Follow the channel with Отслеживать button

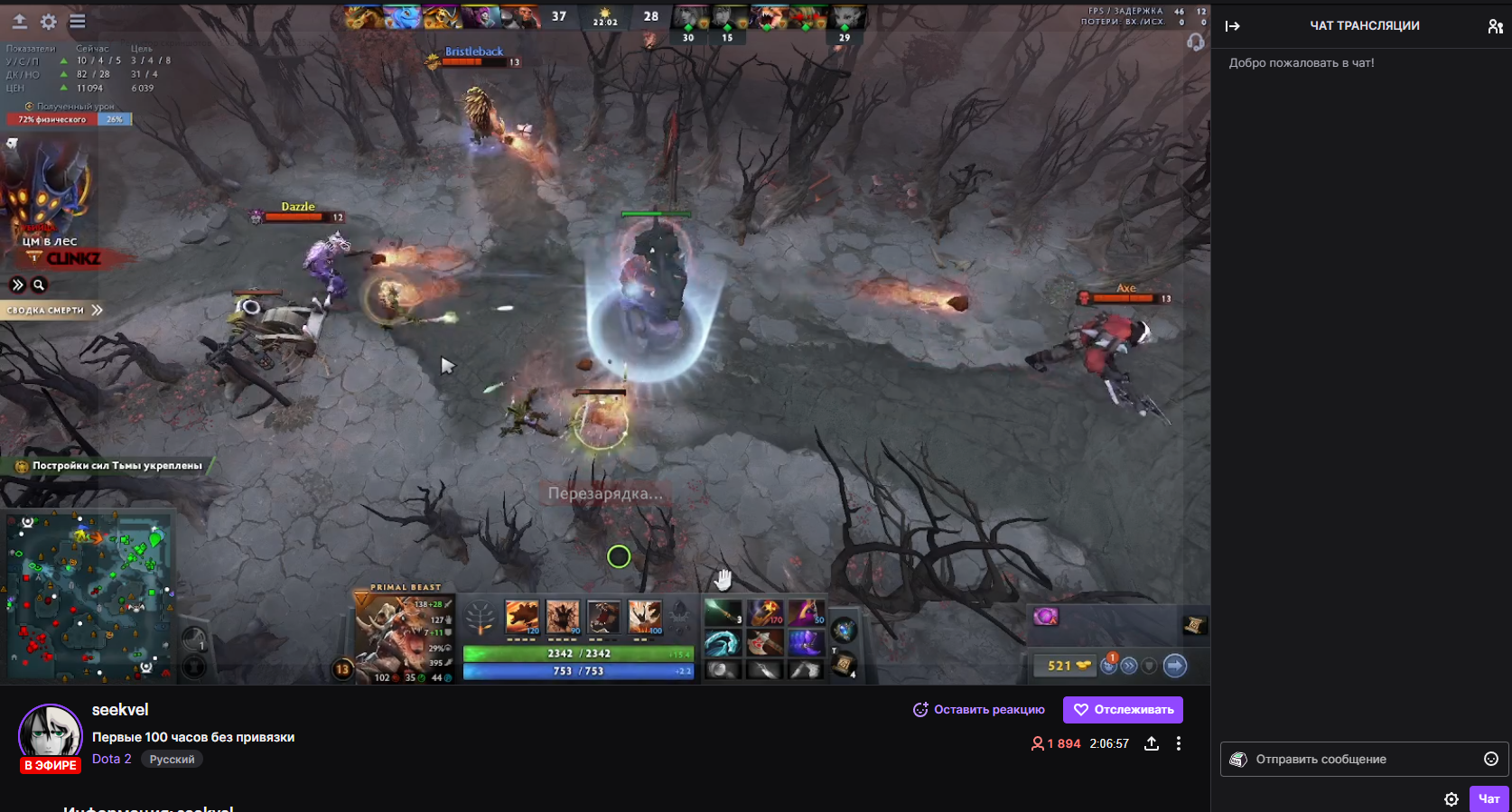[1123, 710]
